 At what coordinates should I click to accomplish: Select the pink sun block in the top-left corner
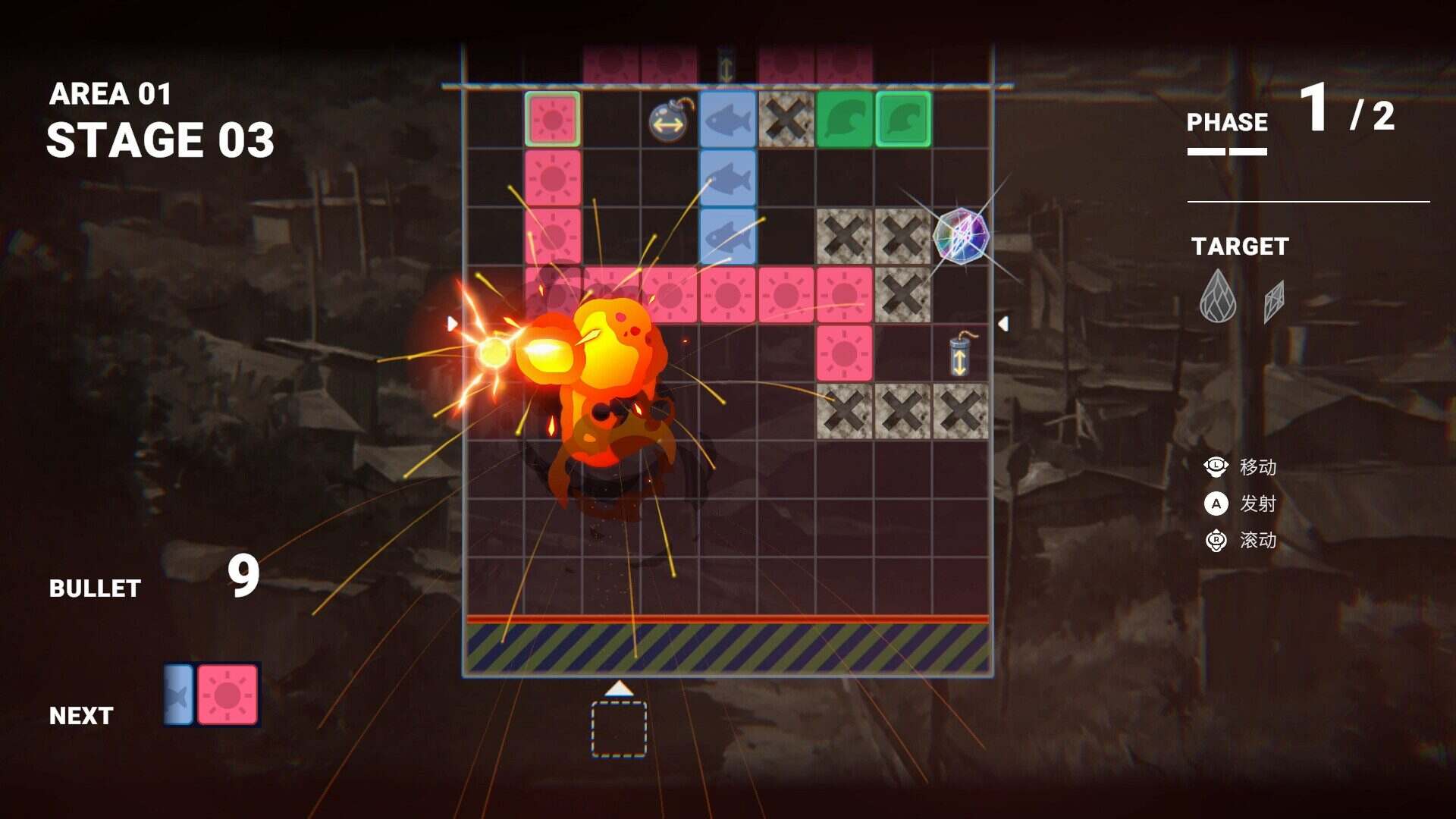point(553,118)
